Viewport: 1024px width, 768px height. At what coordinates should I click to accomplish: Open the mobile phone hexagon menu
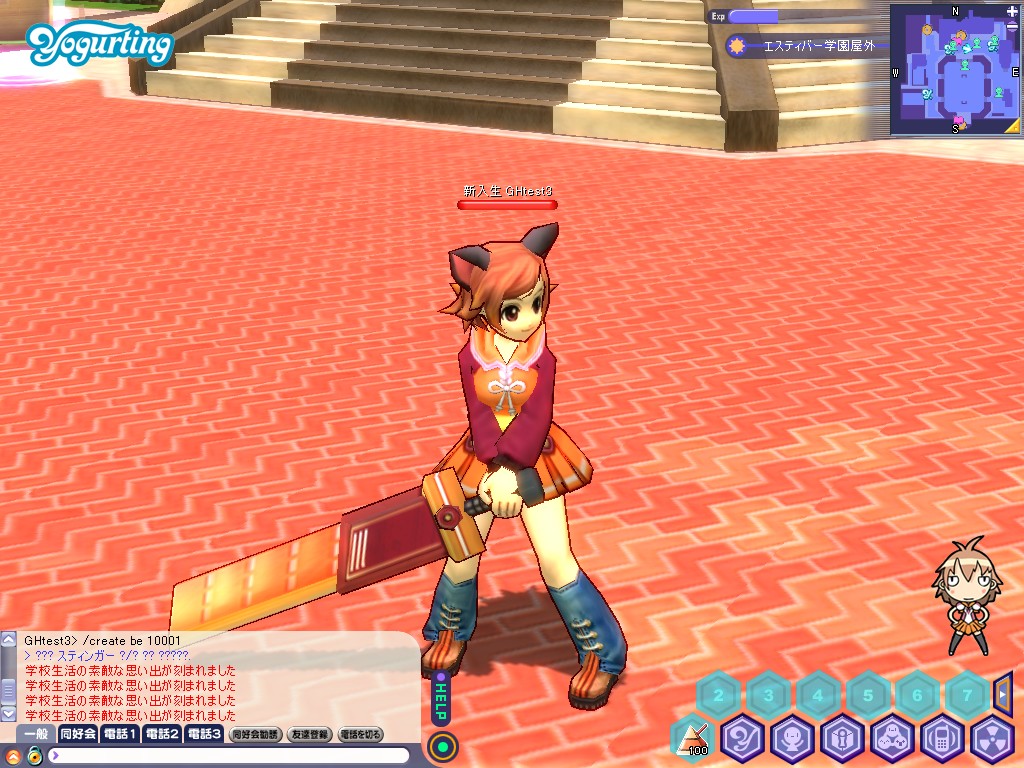point(942,740)
